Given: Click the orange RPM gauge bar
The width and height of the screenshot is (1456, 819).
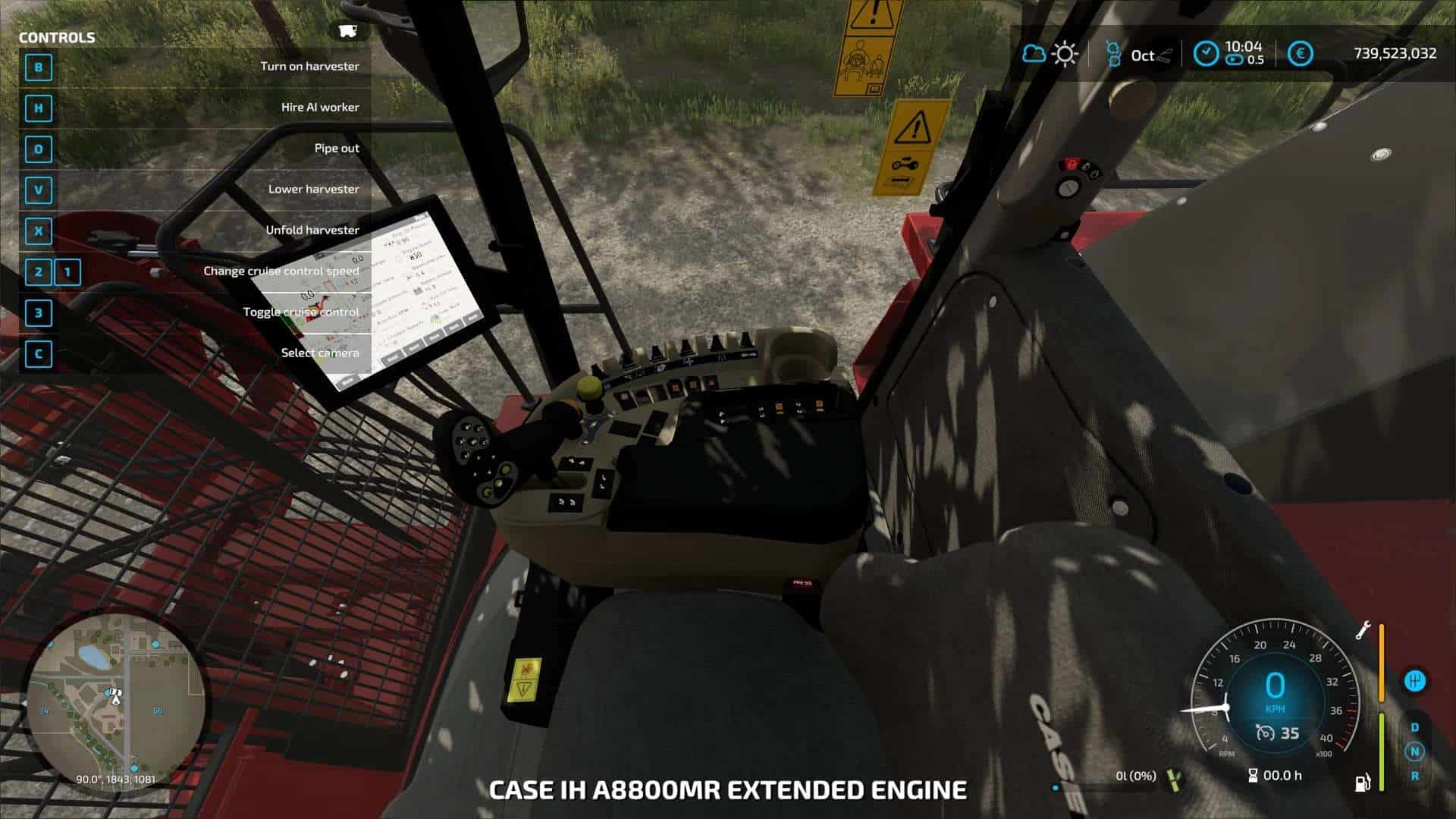Looking at the screenshot, I should [x=1381, y=662].
